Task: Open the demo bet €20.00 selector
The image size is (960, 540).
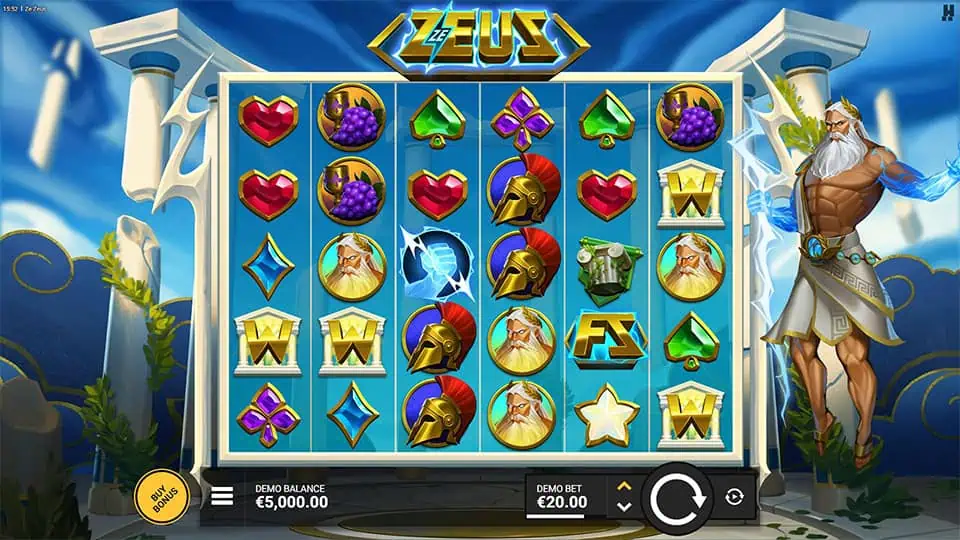Action: (564, 496)
